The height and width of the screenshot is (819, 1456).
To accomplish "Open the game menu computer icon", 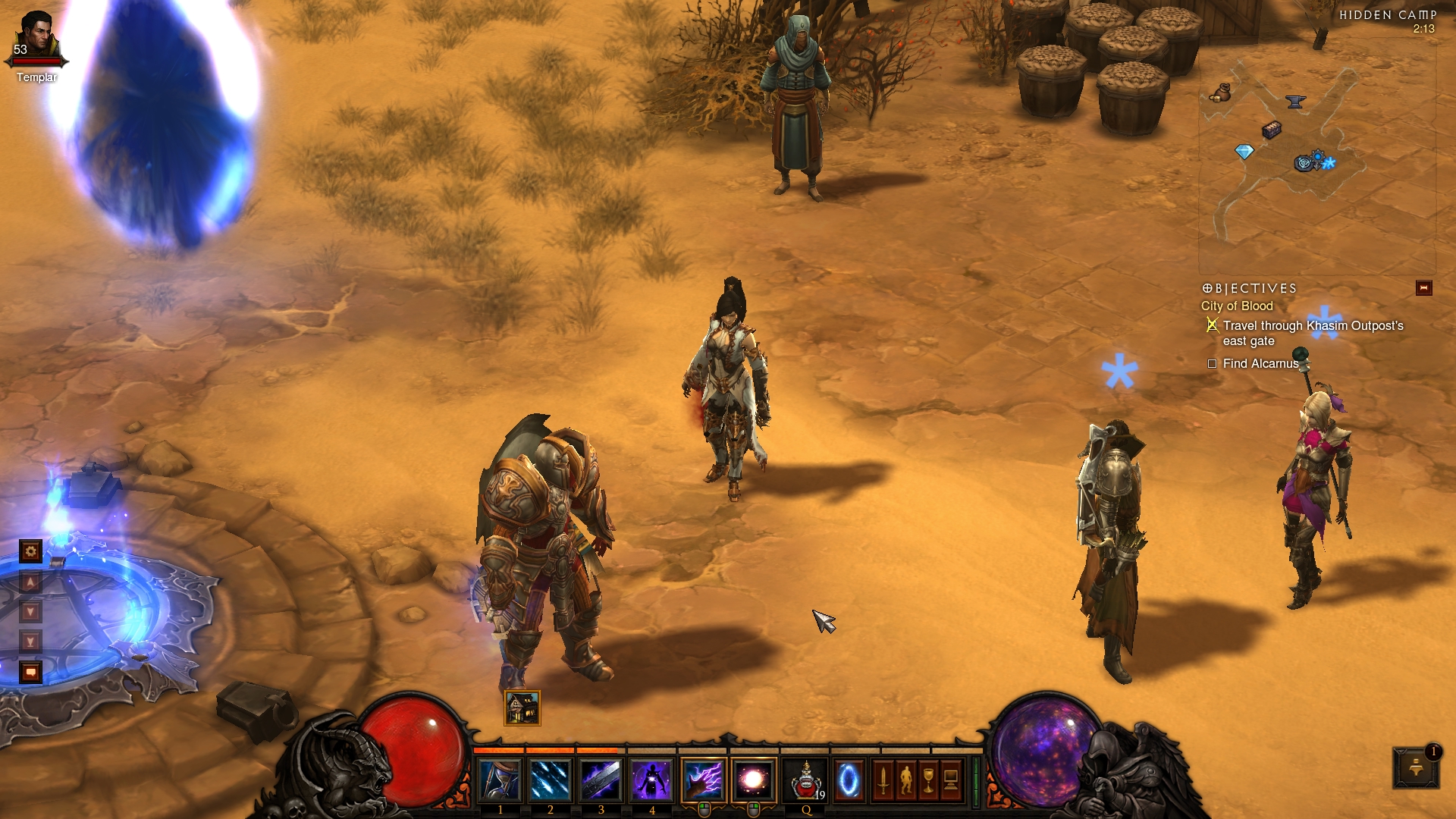I will 951,780.
